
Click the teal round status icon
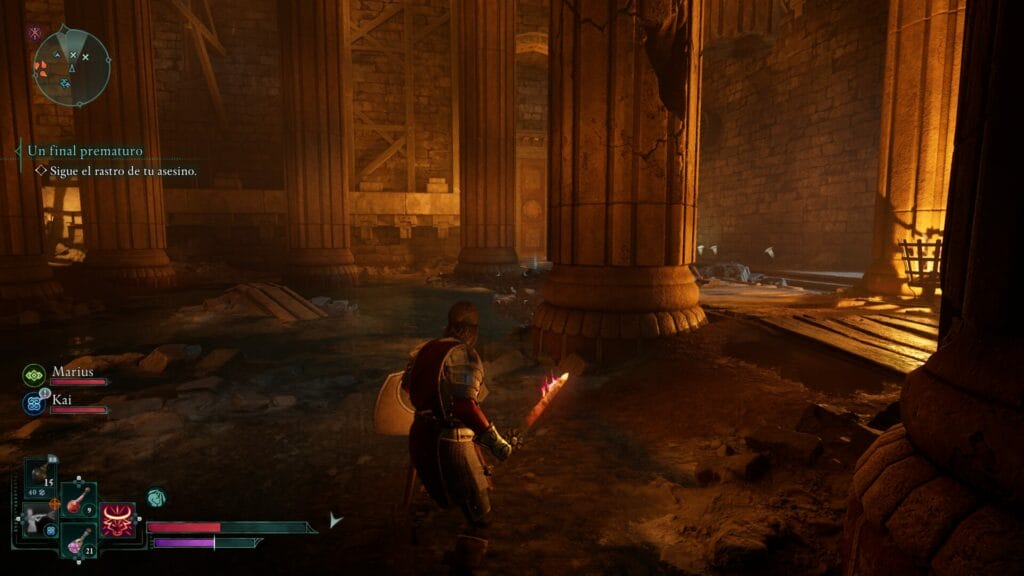[x=155, y=496]
